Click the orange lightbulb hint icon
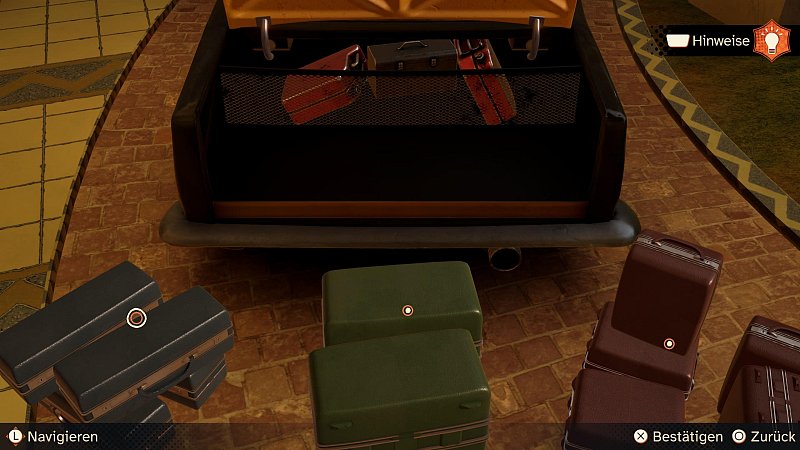This screenshot has width=800, height=450. click(771, 41)
